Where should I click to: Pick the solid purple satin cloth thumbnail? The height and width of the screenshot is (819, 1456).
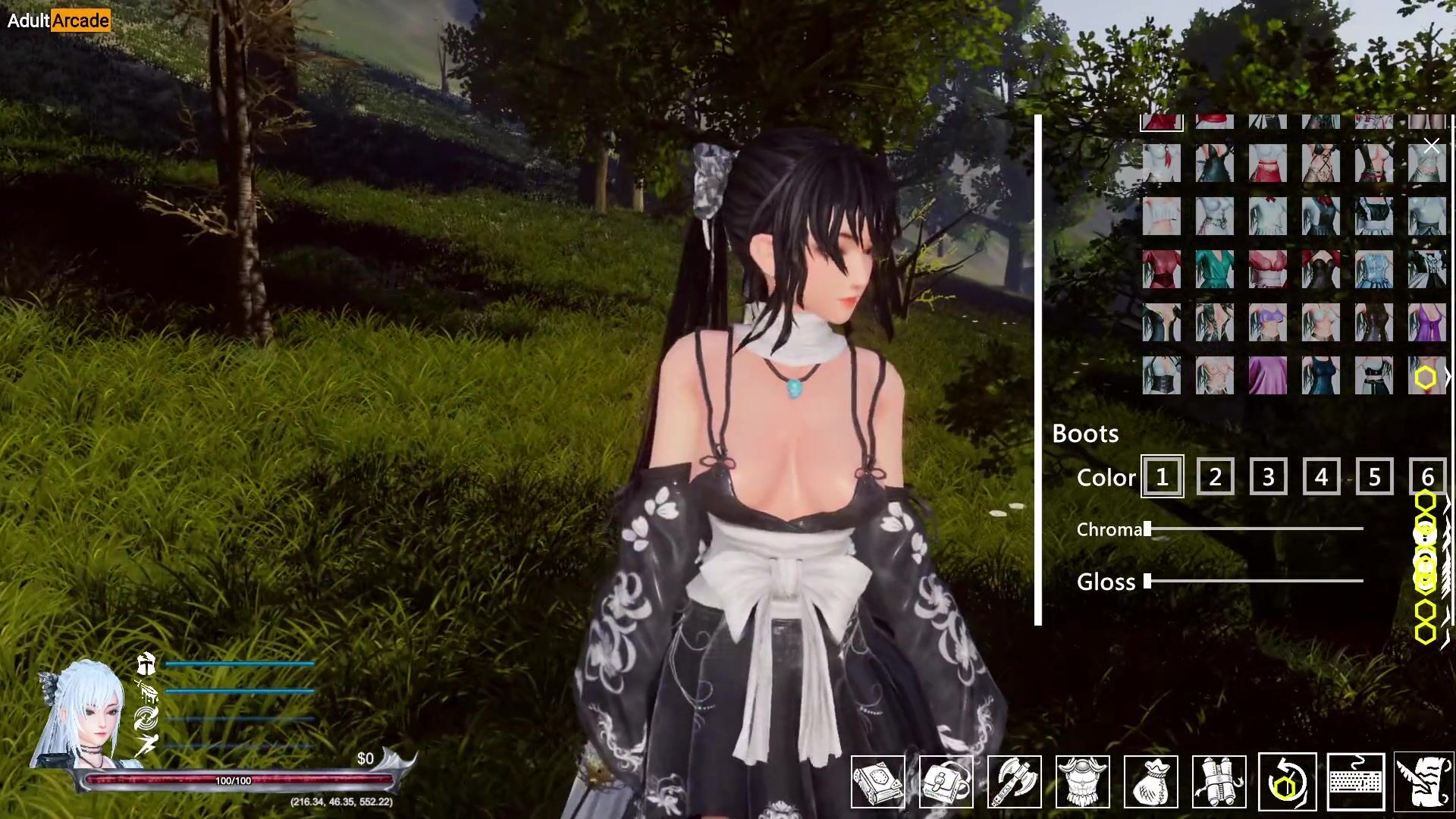coord(1268,375)
